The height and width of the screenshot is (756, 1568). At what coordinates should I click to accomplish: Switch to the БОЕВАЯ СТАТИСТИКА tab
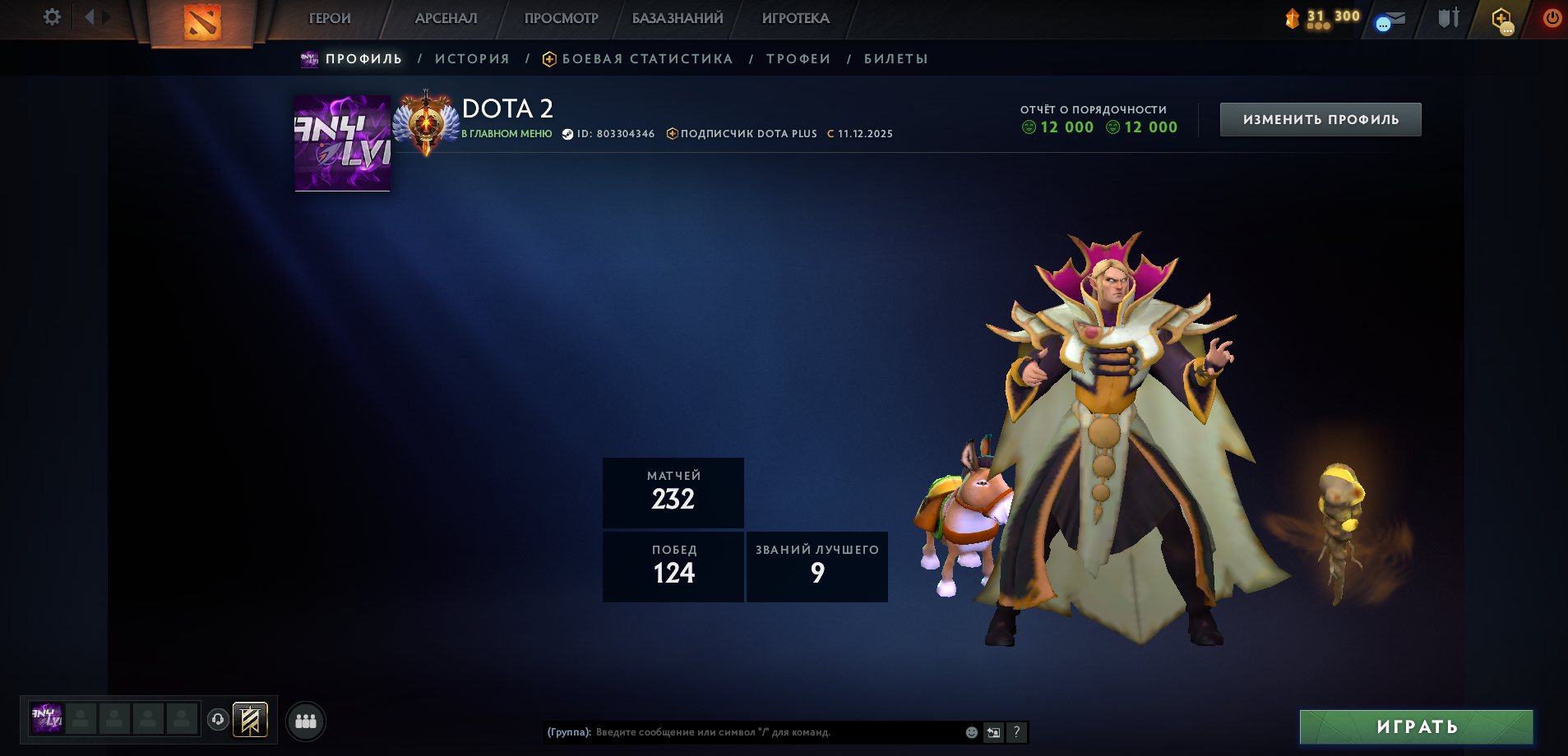coord(647,59)
